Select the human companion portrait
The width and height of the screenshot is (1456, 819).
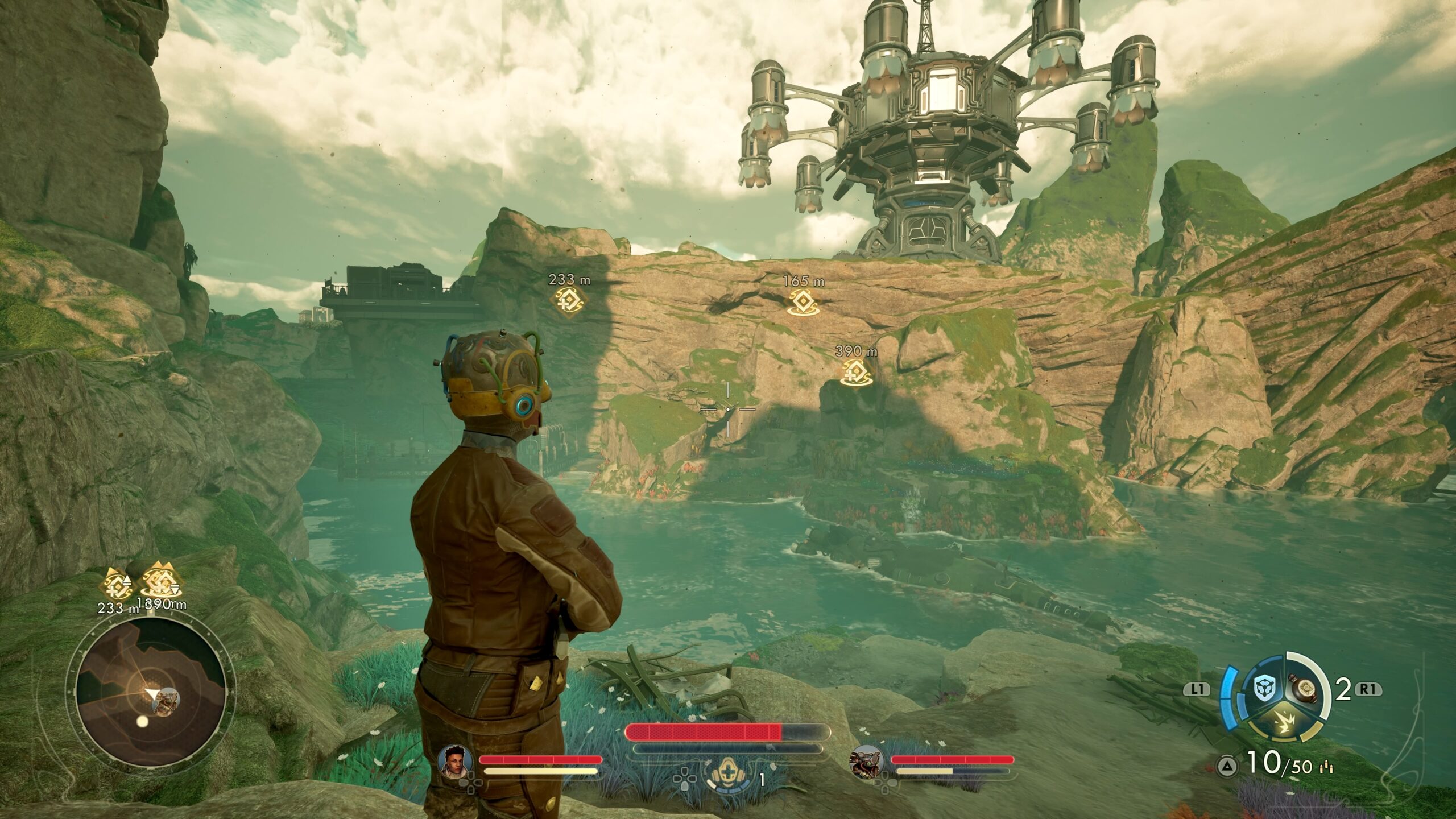pyautogui.click(x=453, y=762)
